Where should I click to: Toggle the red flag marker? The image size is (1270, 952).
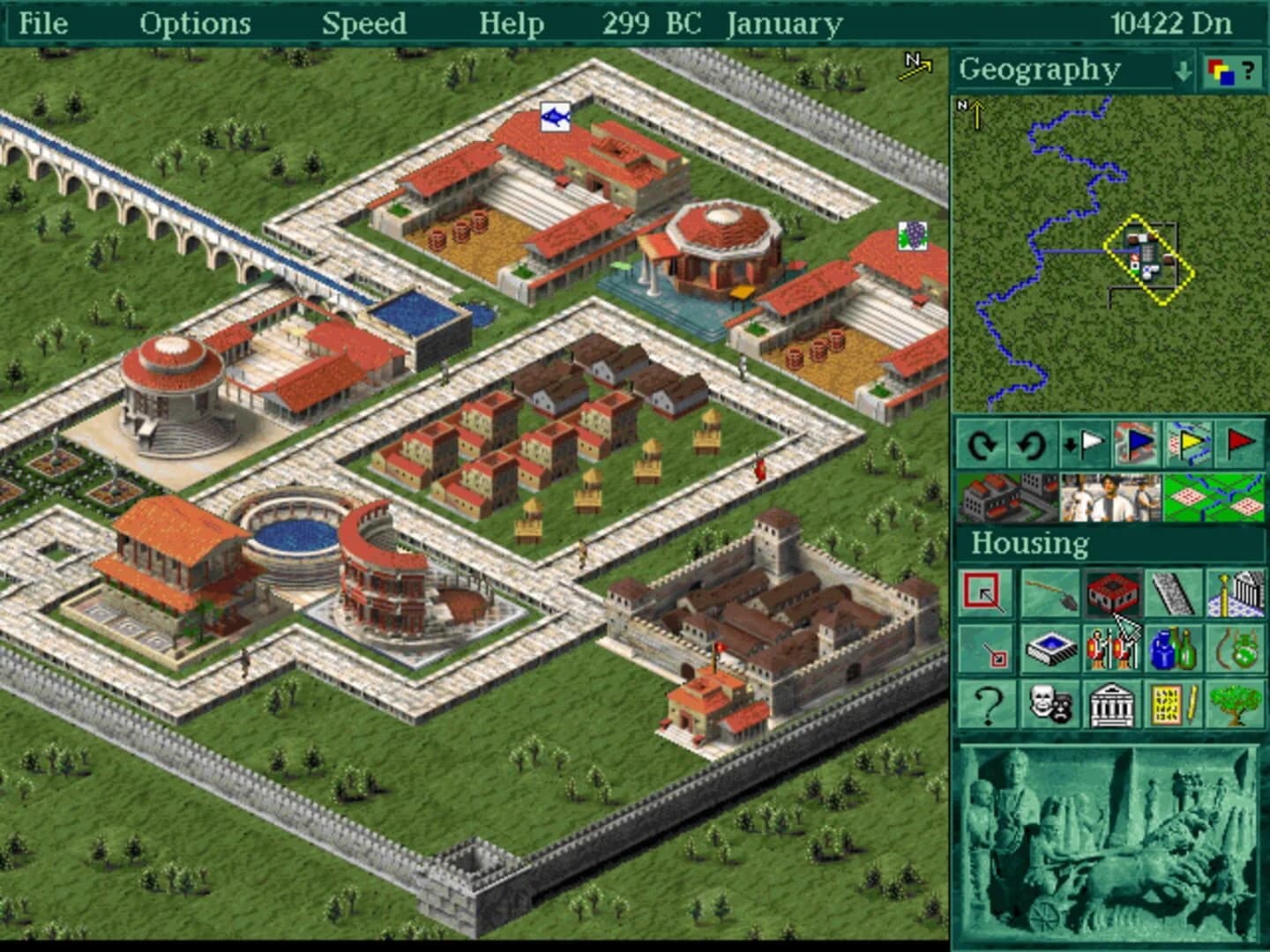point(1238,444)
